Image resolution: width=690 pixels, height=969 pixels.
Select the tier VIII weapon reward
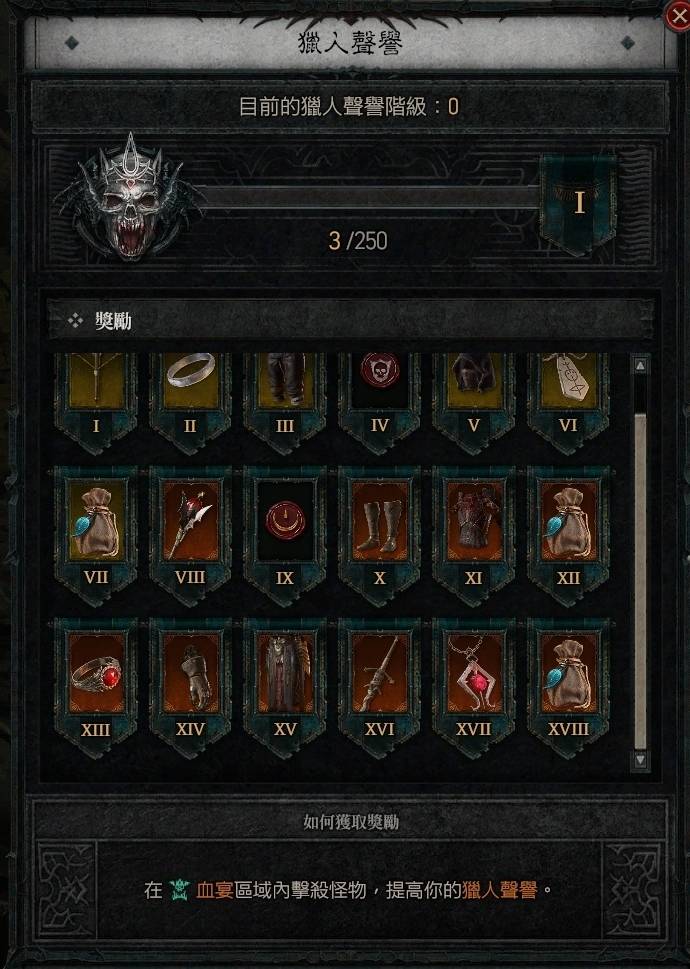coord(190,522)
